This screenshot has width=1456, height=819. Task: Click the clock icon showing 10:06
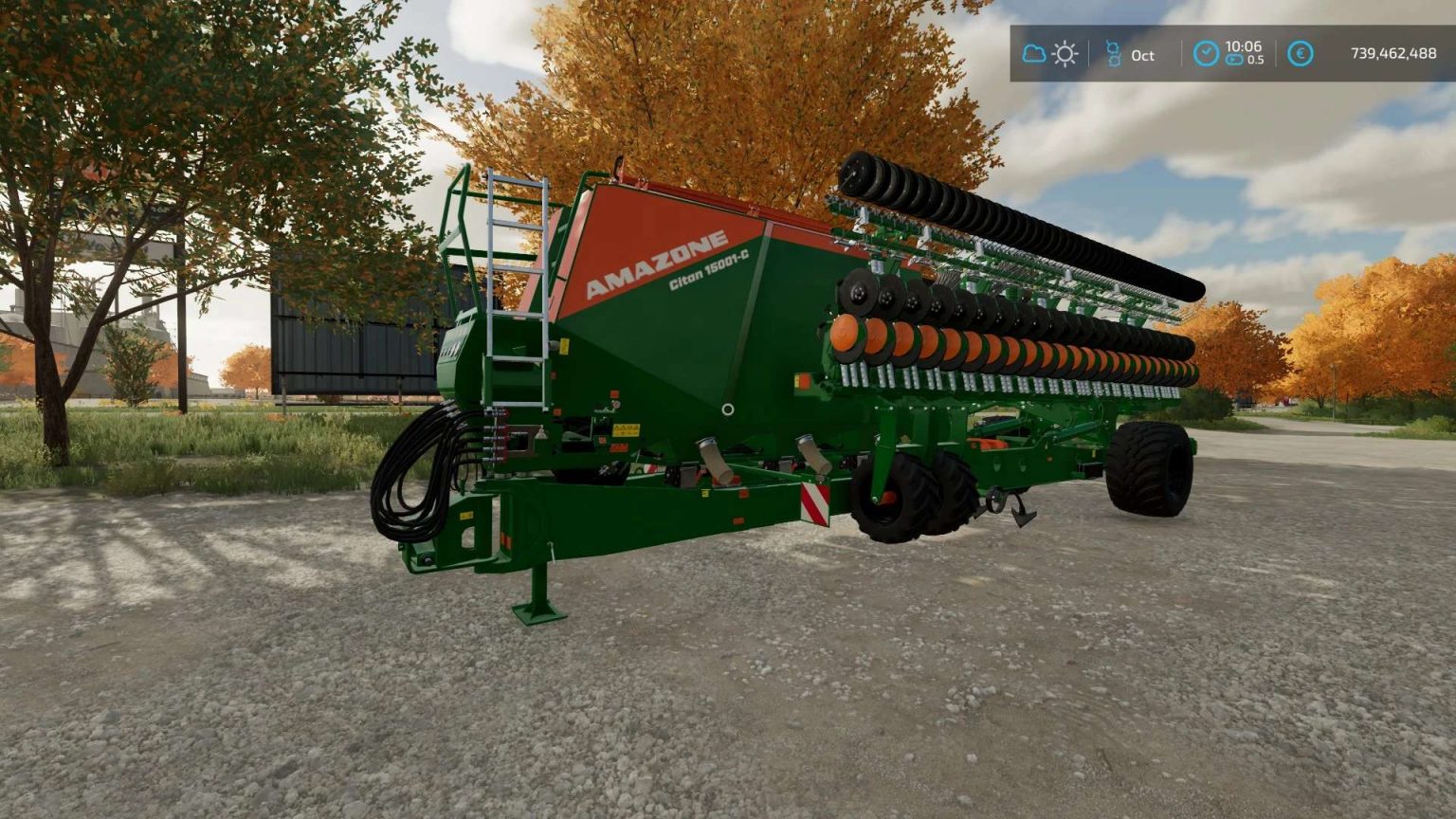coord(1205,52)
